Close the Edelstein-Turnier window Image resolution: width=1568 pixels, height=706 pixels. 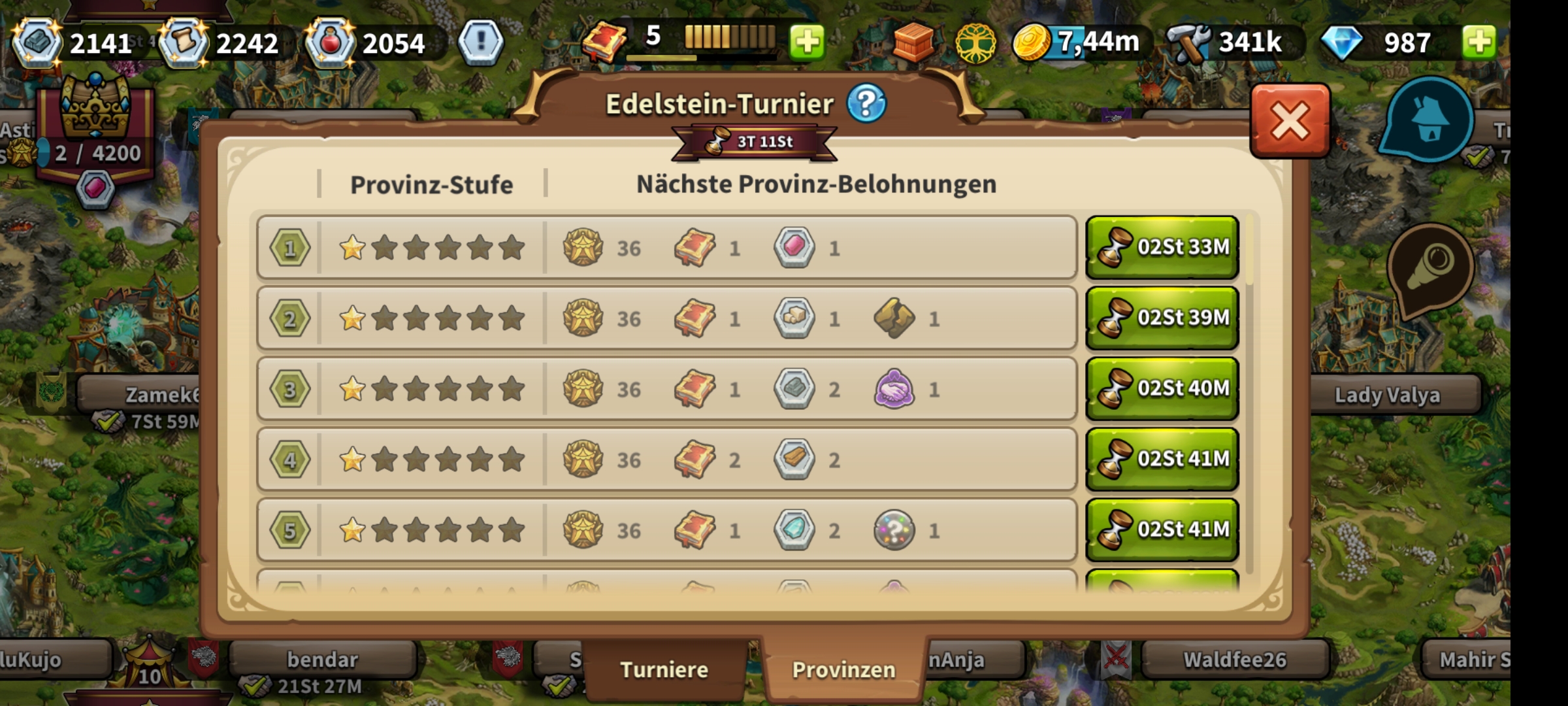1290,121
